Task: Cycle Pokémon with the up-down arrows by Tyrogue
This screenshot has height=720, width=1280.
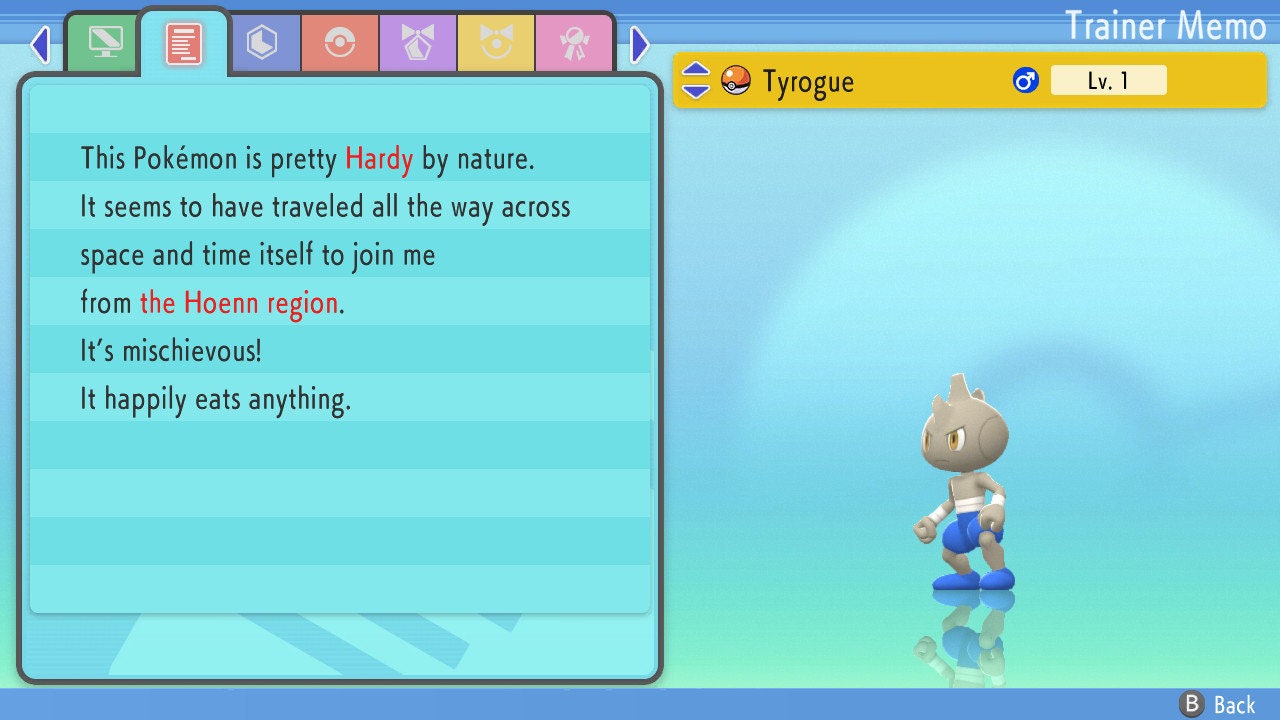Action: tap(696, 81)
